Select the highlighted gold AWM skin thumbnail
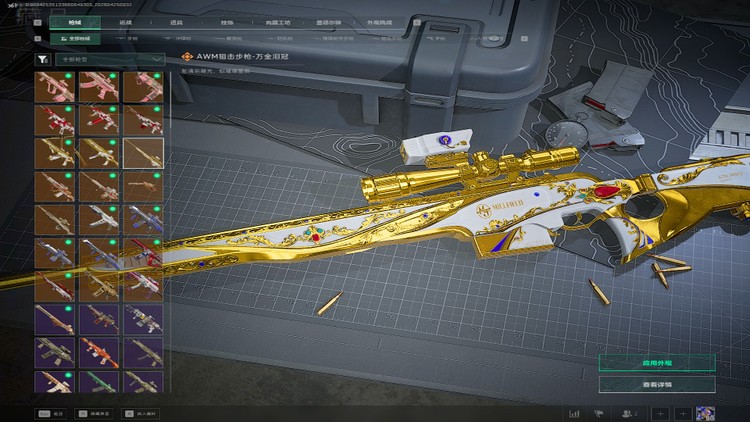 point(142,153)
